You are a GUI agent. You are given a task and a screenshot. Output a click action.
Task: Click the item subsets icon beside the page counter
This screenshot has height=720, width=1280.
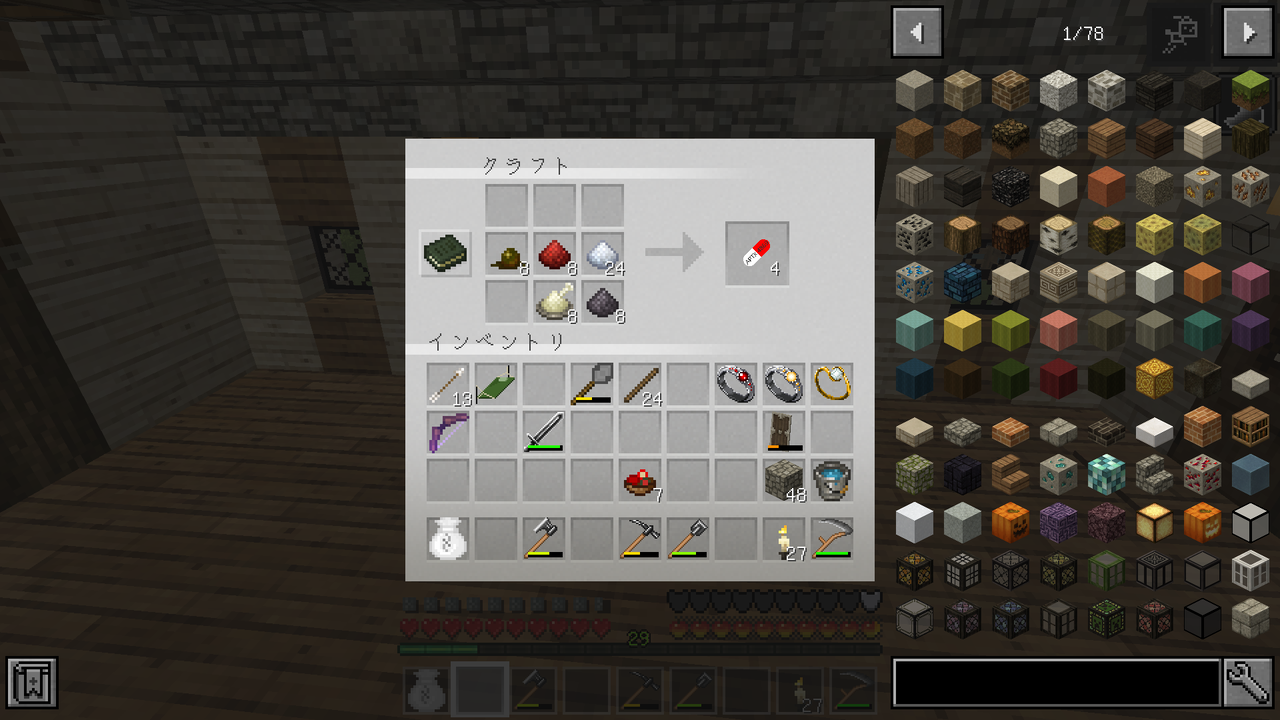pyautogui.click(x=1182, y=31)
